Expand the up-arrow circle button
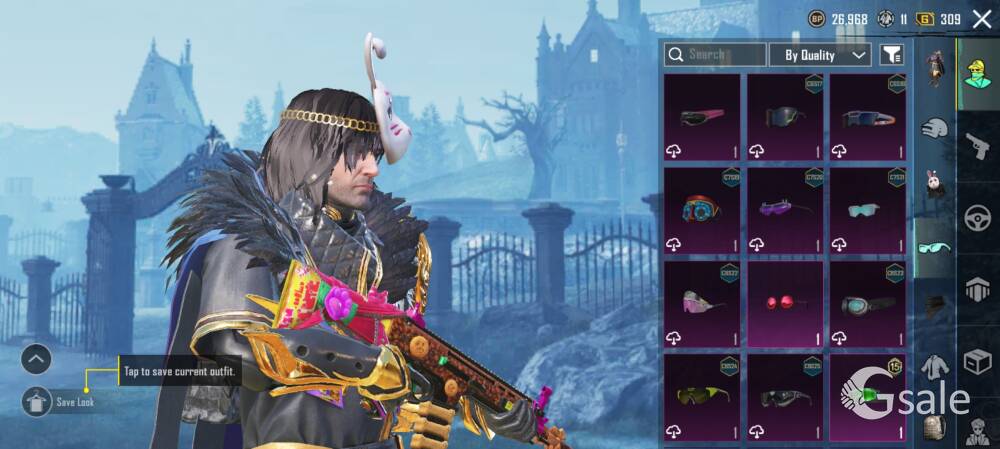Image resolution: width=1000 pixels, height=449 pixels. tap(36, 359)
